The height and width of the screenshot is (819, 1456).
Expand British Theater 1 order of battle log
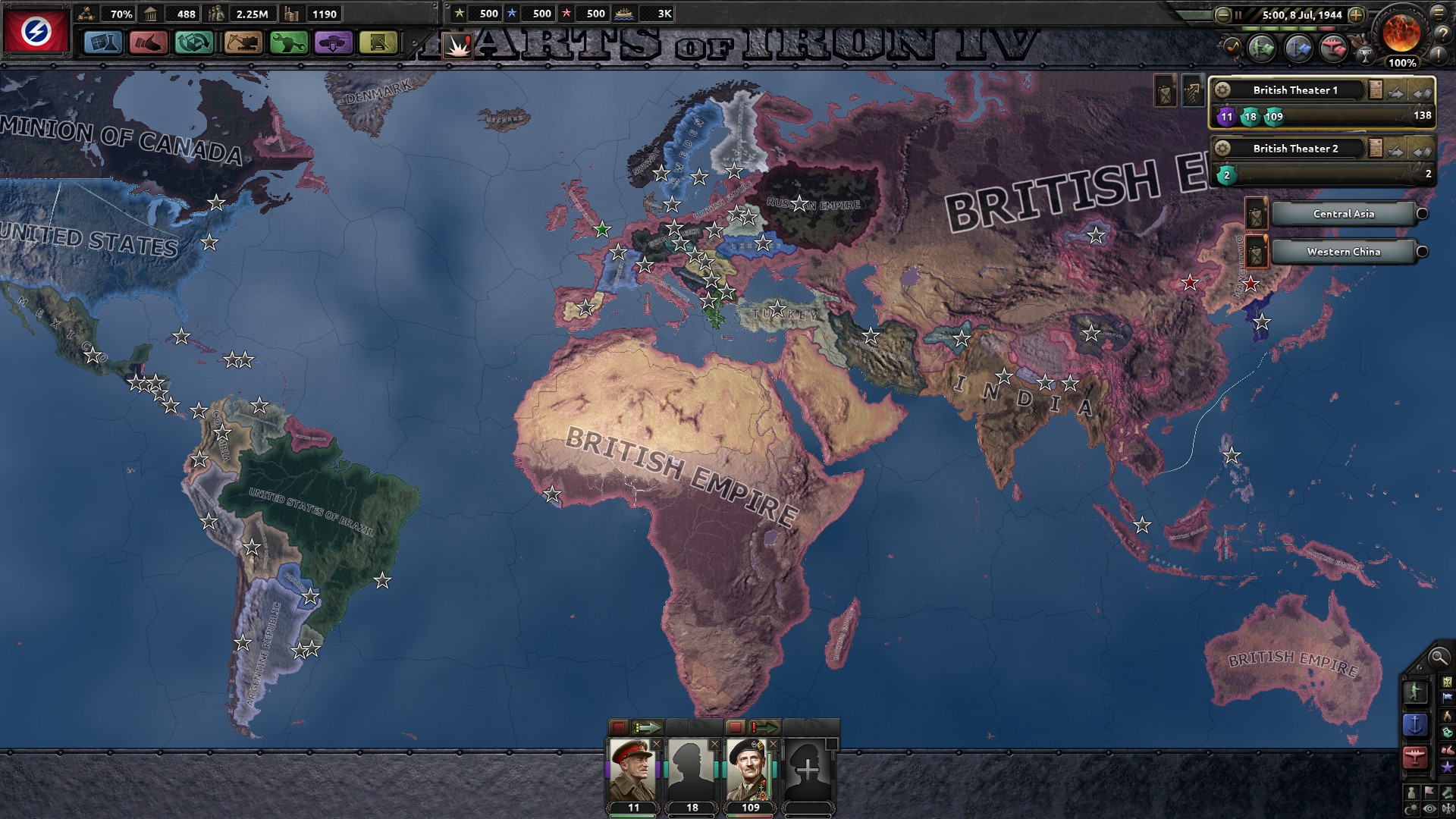[x=1376, y=90]
